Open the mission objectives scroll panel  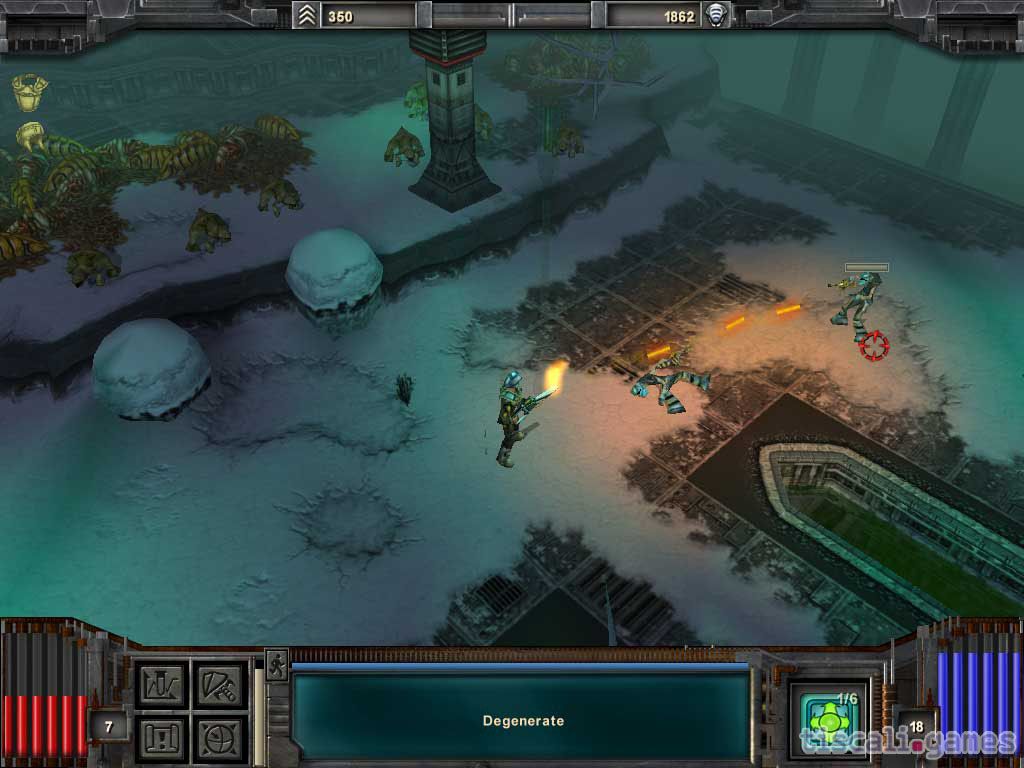pyautogui.click(x=162, y=738)
